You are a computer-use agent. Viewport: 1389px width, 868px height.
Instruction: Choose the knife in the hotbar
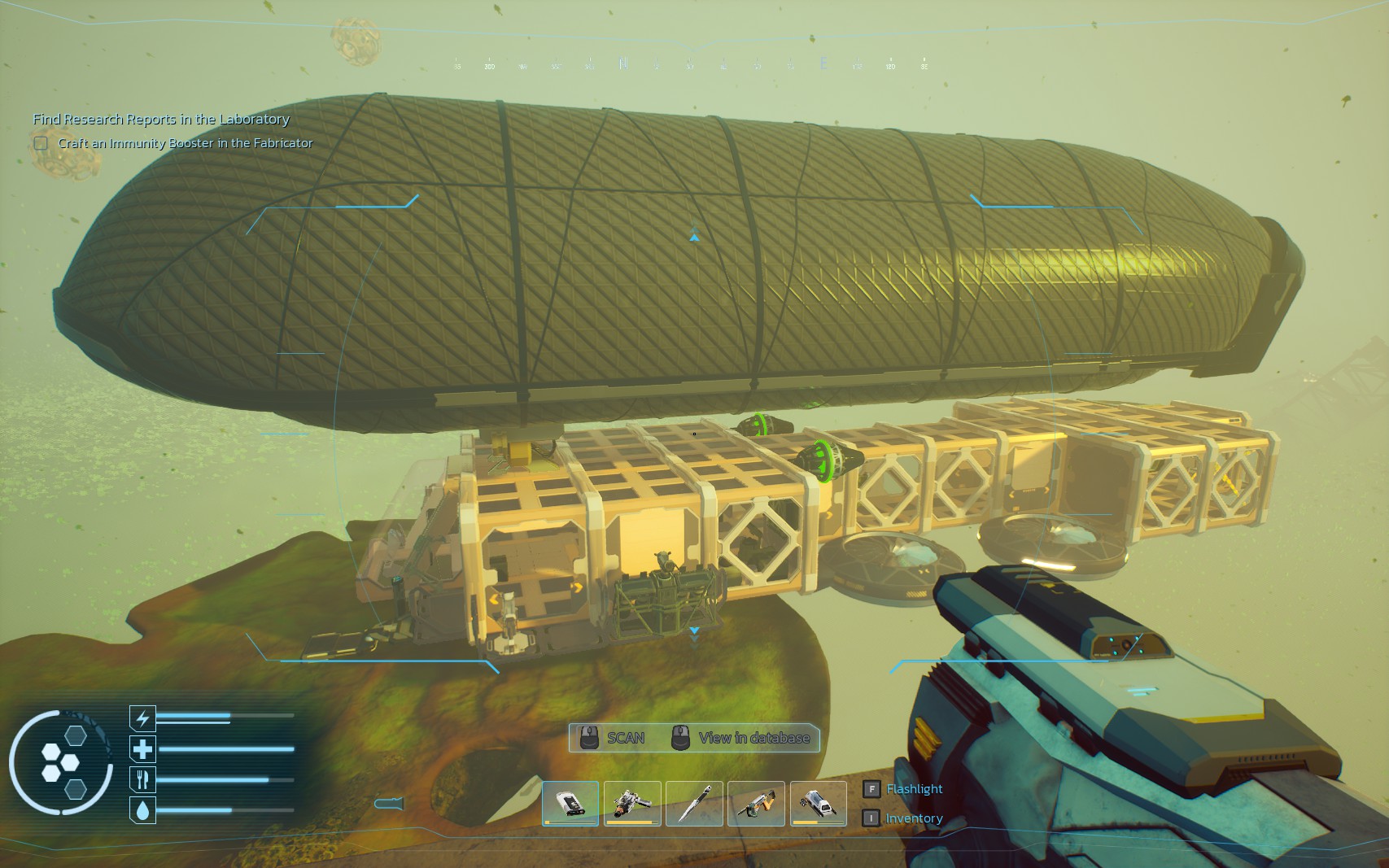694,804
